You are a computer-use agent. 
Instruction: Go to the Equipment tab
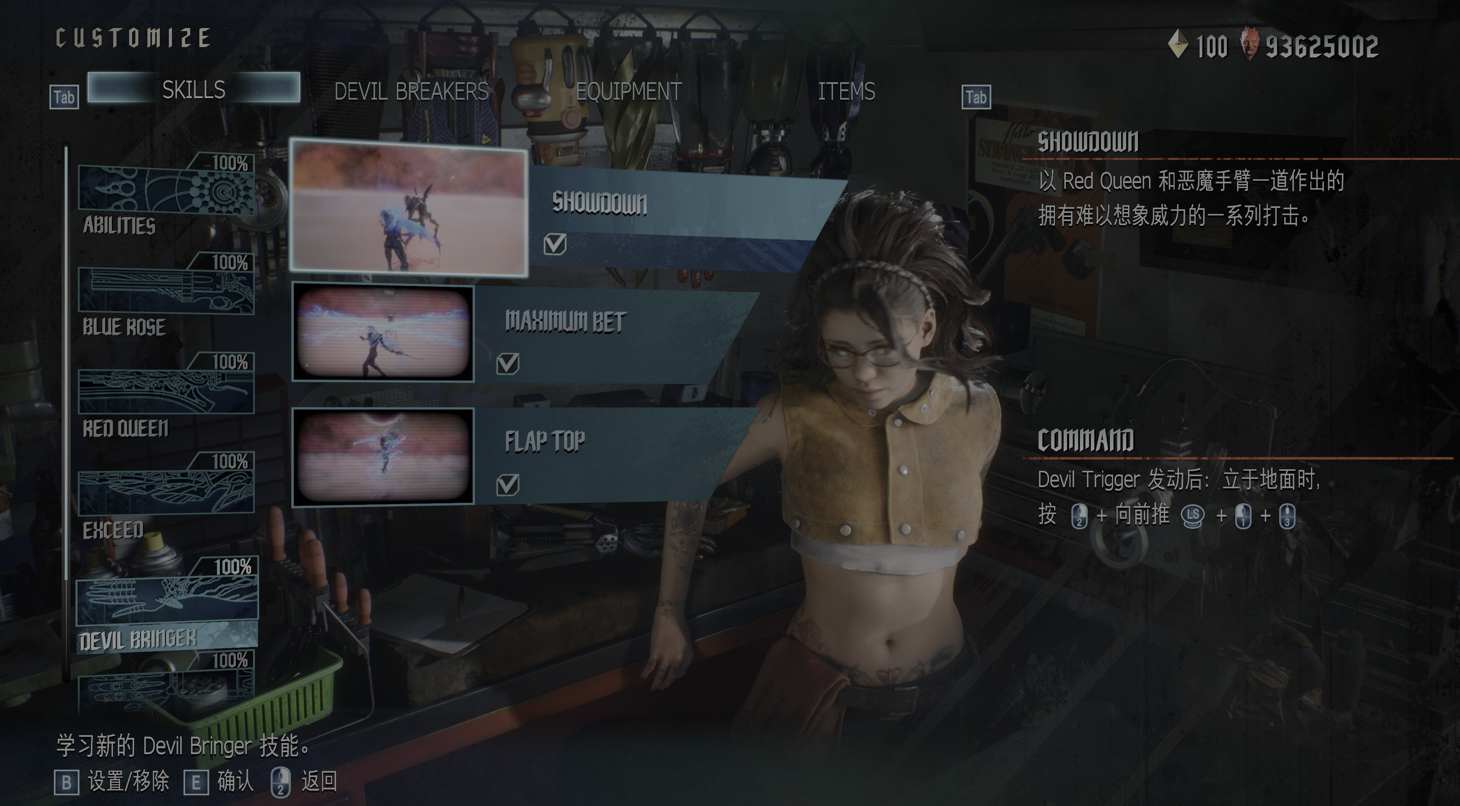click(628, 91)
